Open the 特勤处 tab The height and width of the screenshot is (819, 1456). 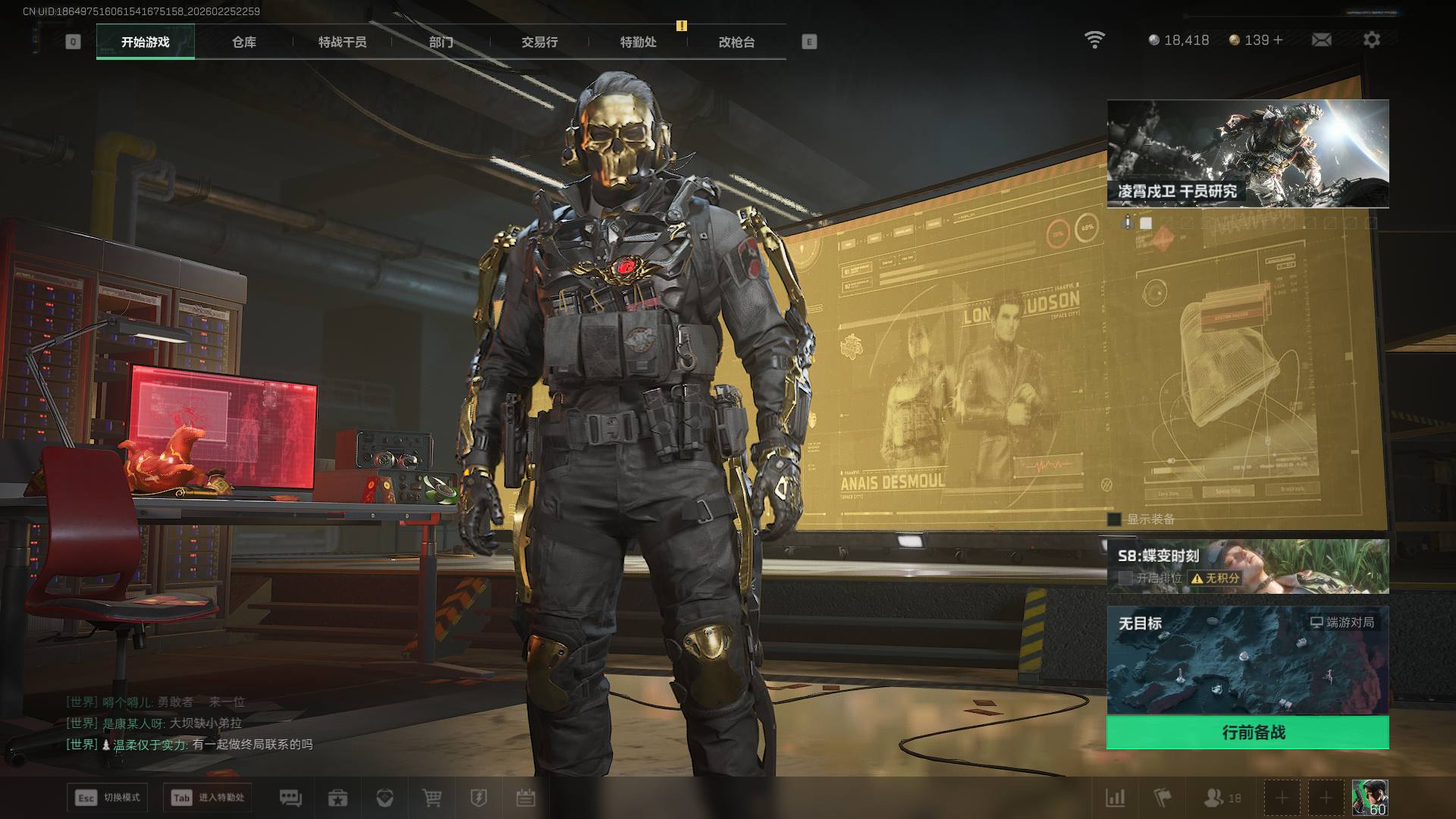[638, 42]
